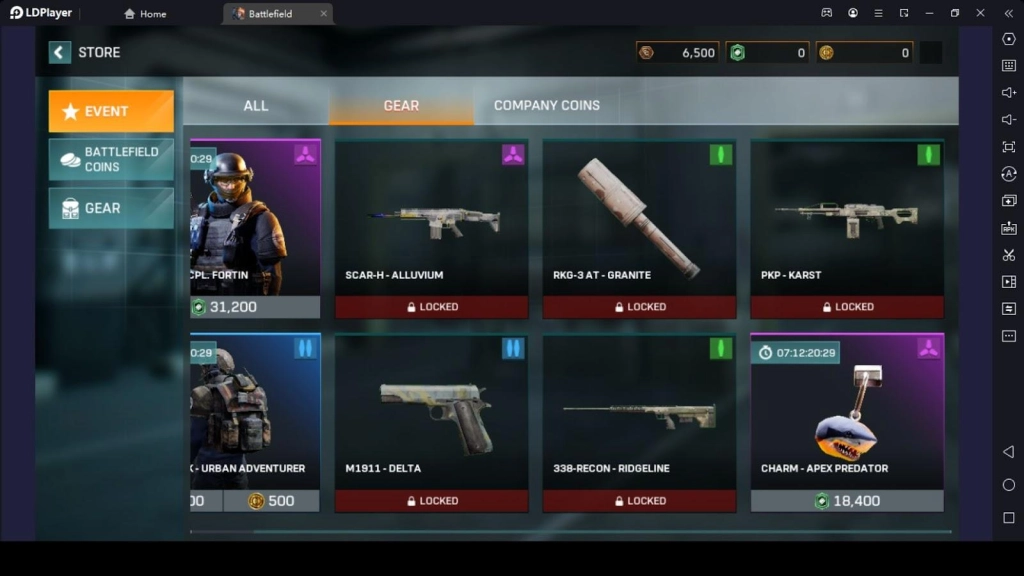Select the Event category in sidebar

111,111
